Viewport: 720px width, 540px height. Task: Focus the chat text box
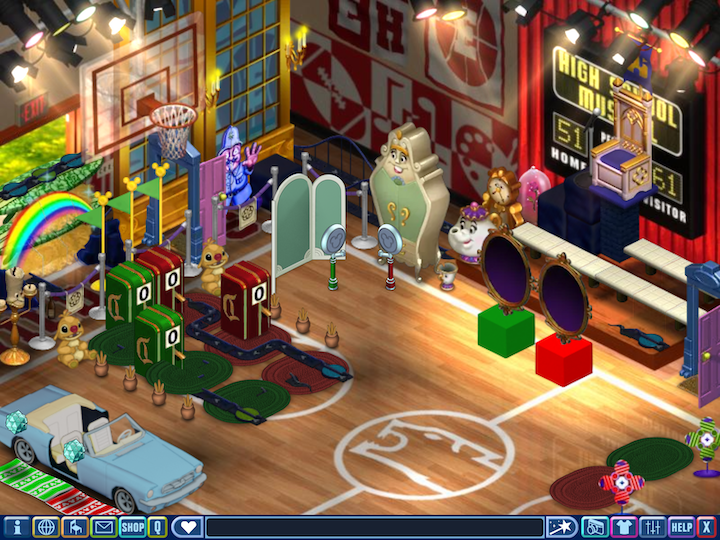374,527
